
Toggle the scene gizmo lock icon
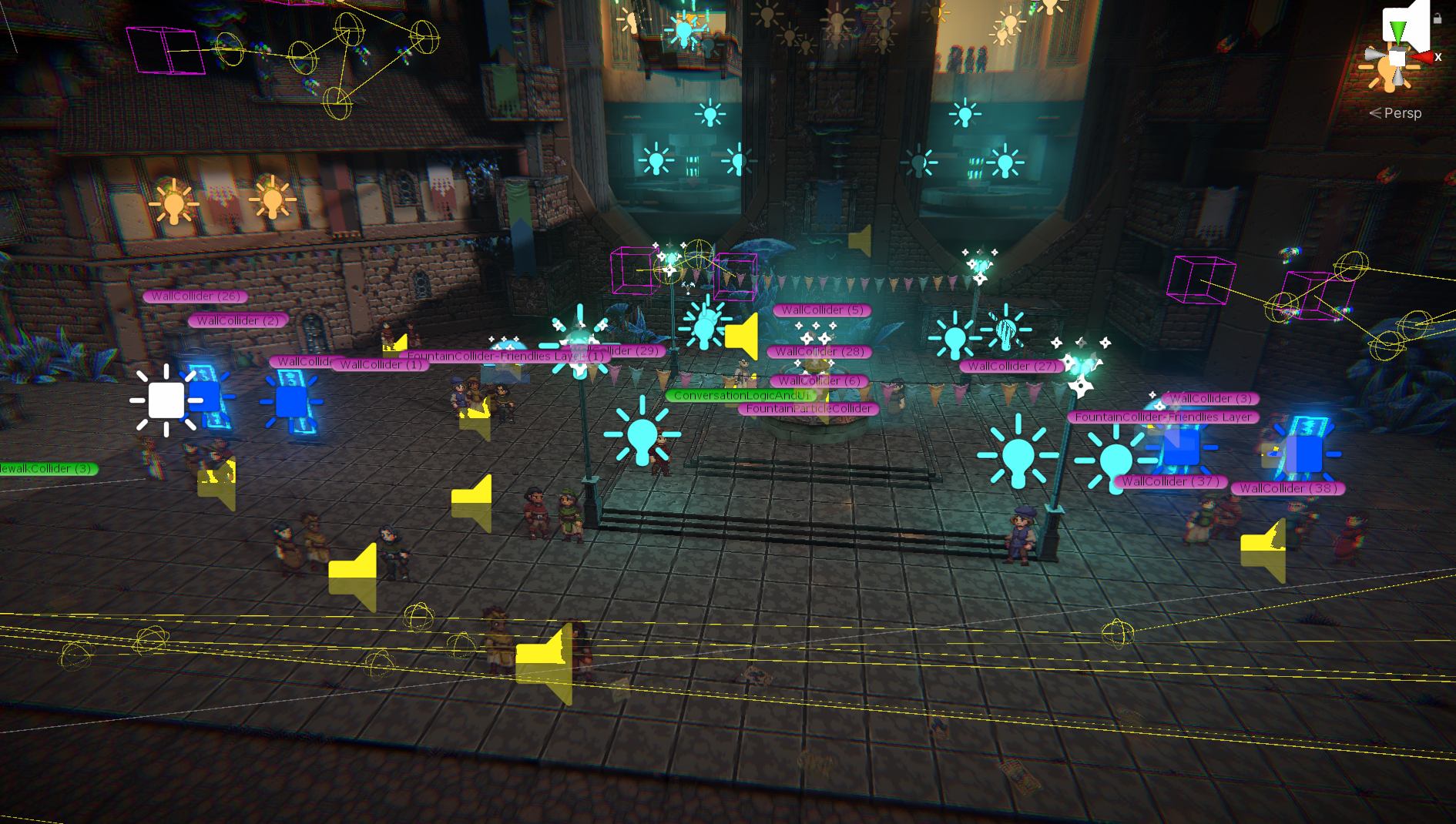coord(1438,18)
